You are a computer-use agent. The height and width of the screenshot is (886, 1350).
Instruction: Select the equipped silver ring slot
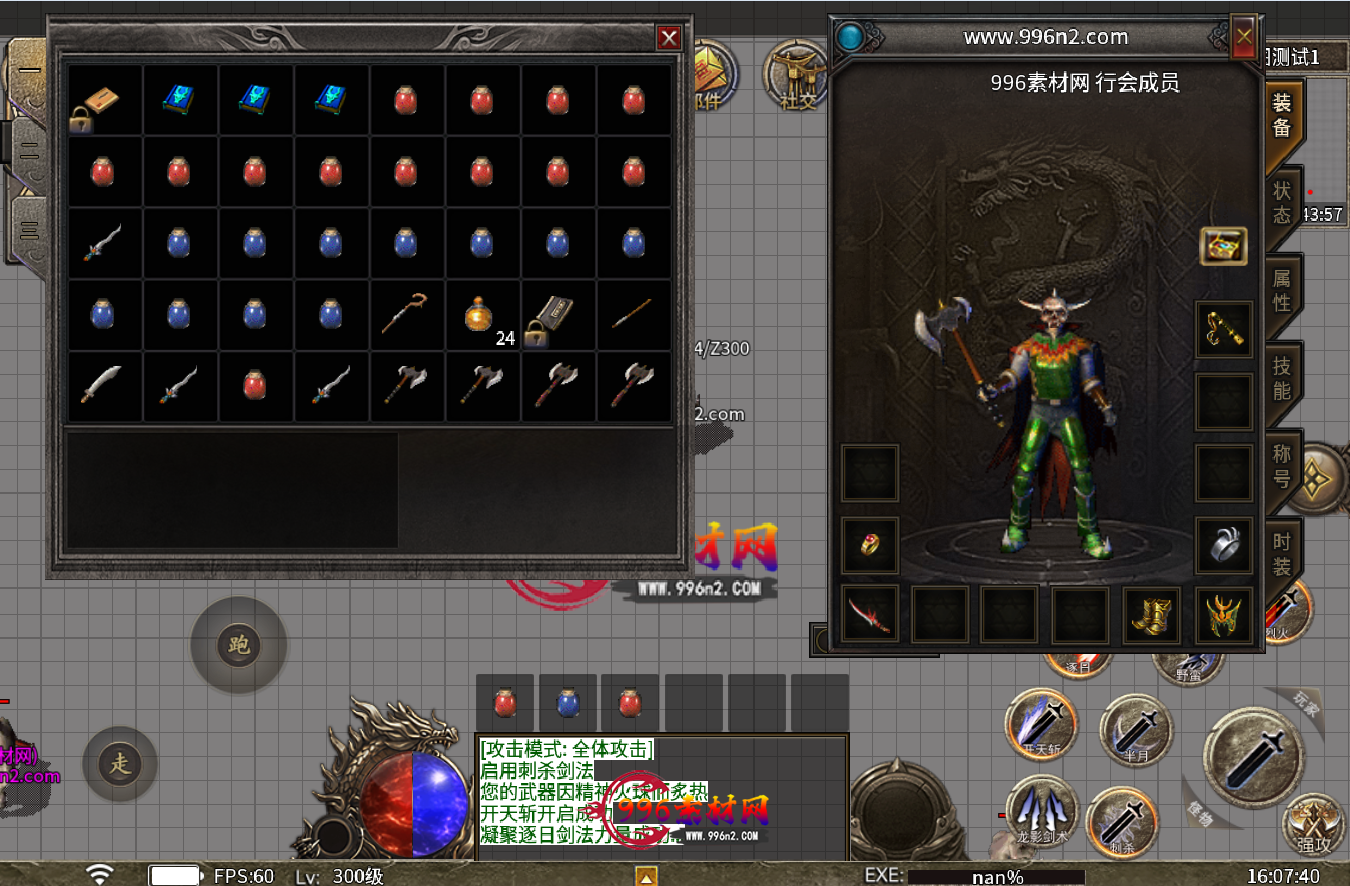click(x=1224, y=545)
